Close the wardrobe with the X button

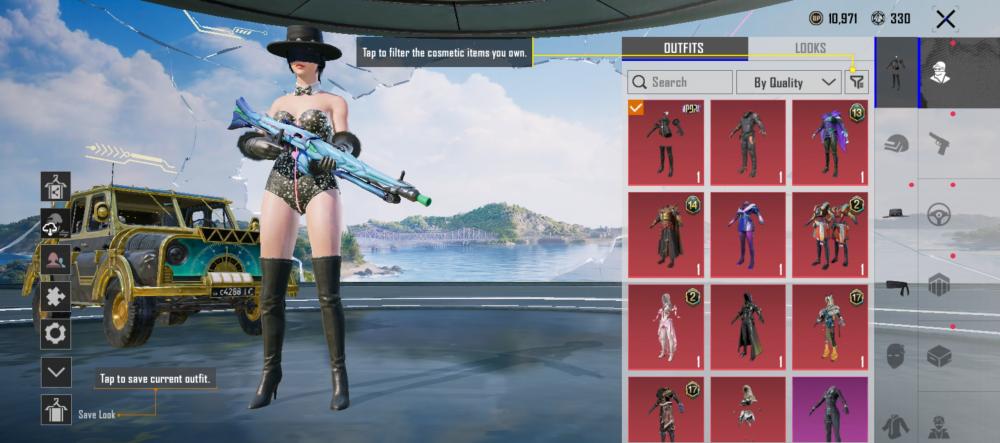click(x=945, y=19)
